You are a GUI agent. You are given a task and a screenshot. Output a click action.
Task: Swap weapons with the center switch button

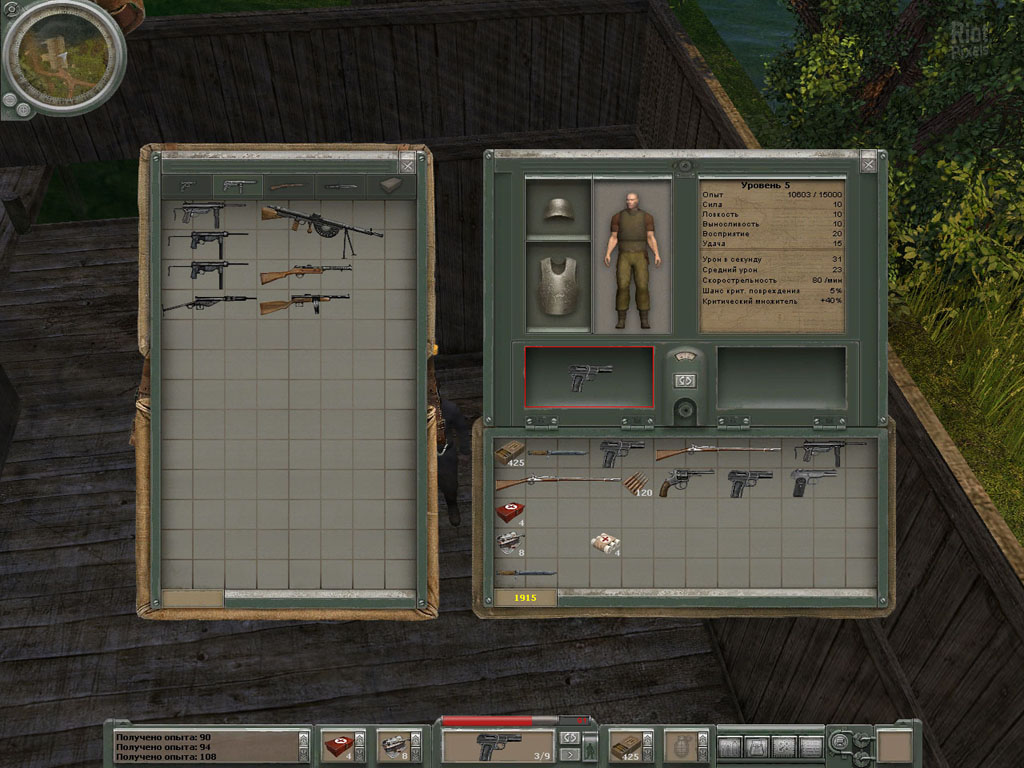[685, 381]
